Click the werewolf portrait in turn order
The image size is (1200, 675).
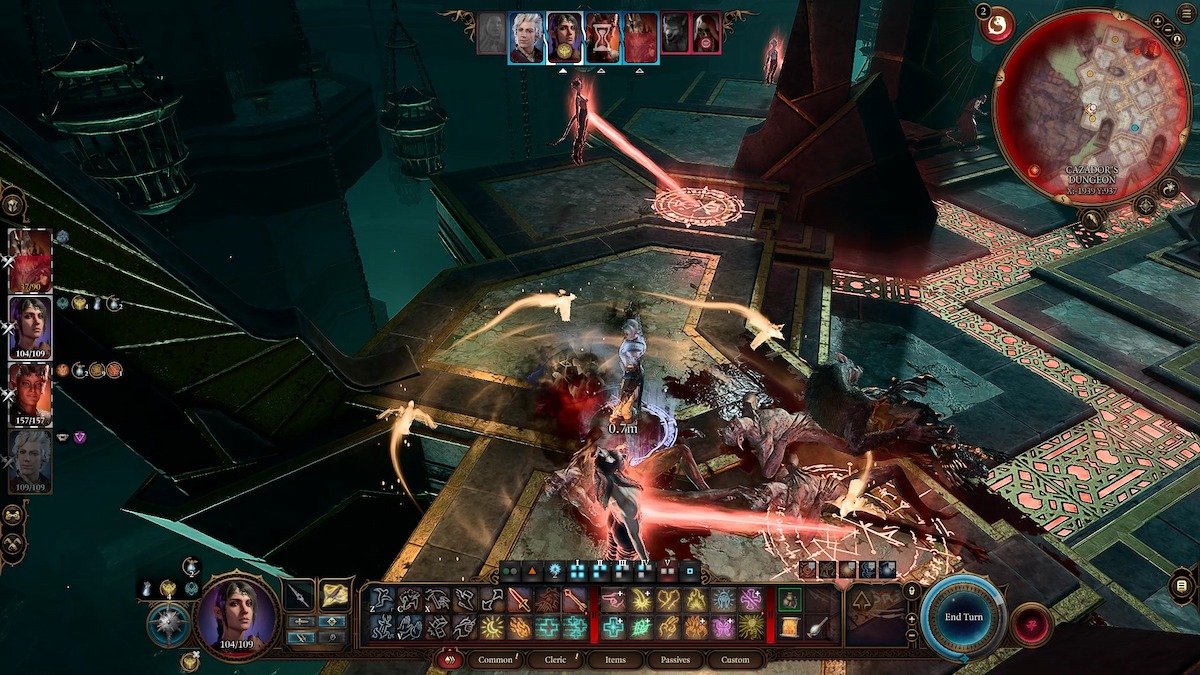click(x=675, y=38)
